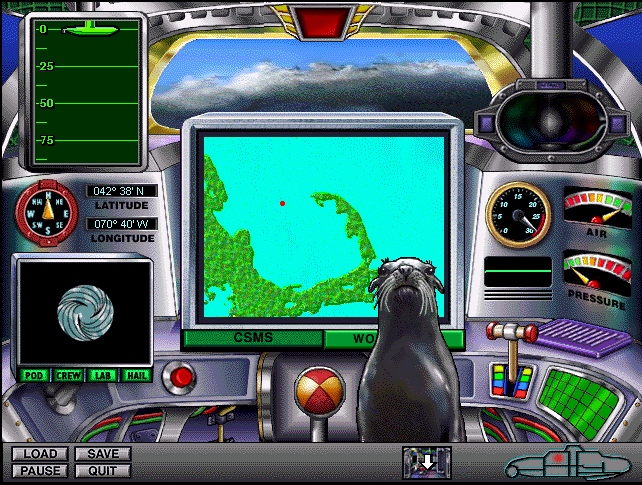642x485 pixels.
Task: Open the POD view
Action: click(x=33, y=375)
